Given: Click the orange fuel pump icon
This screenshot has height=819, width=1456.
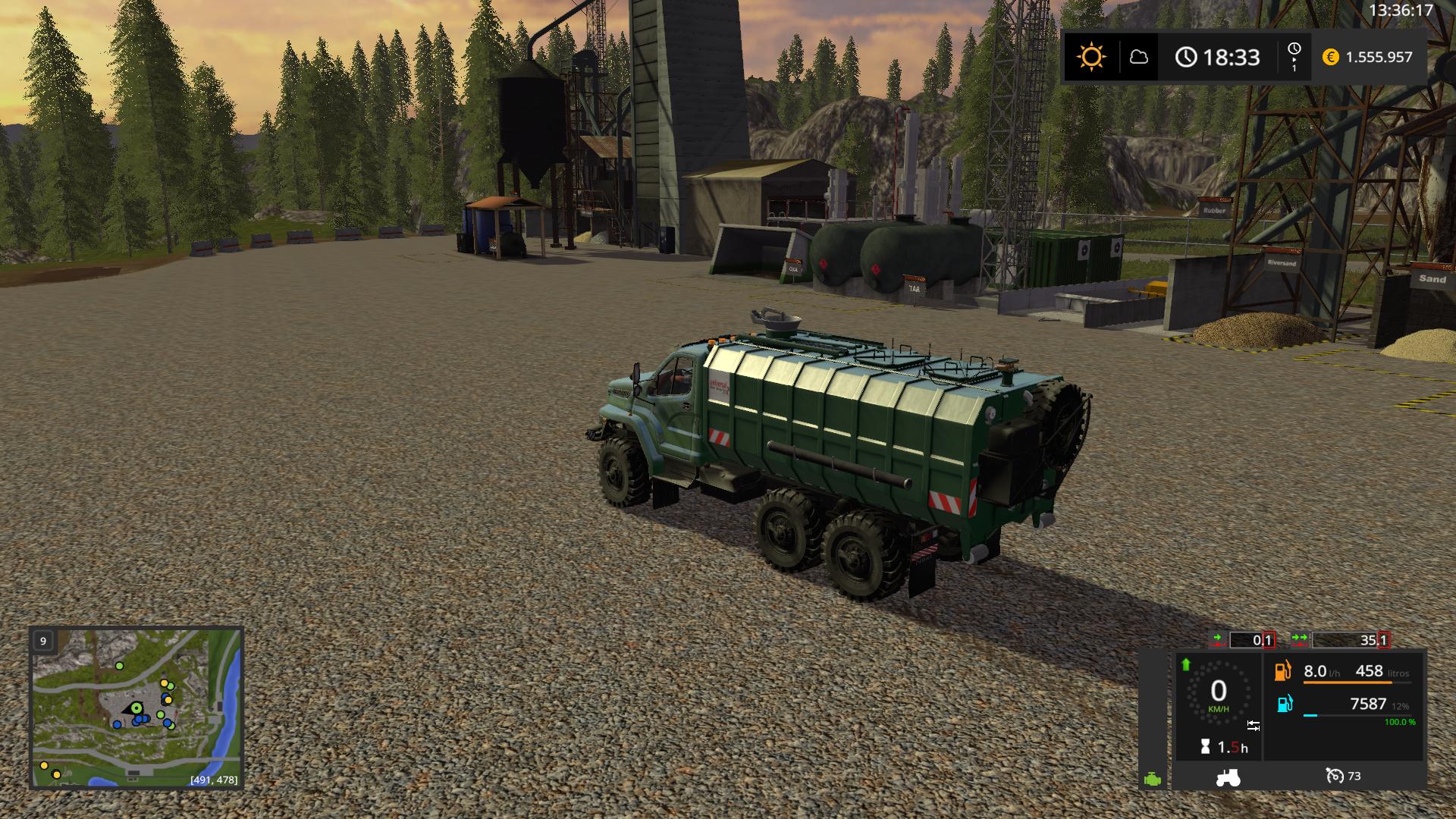Looking at the screenshot, I should coord(1283,671).
